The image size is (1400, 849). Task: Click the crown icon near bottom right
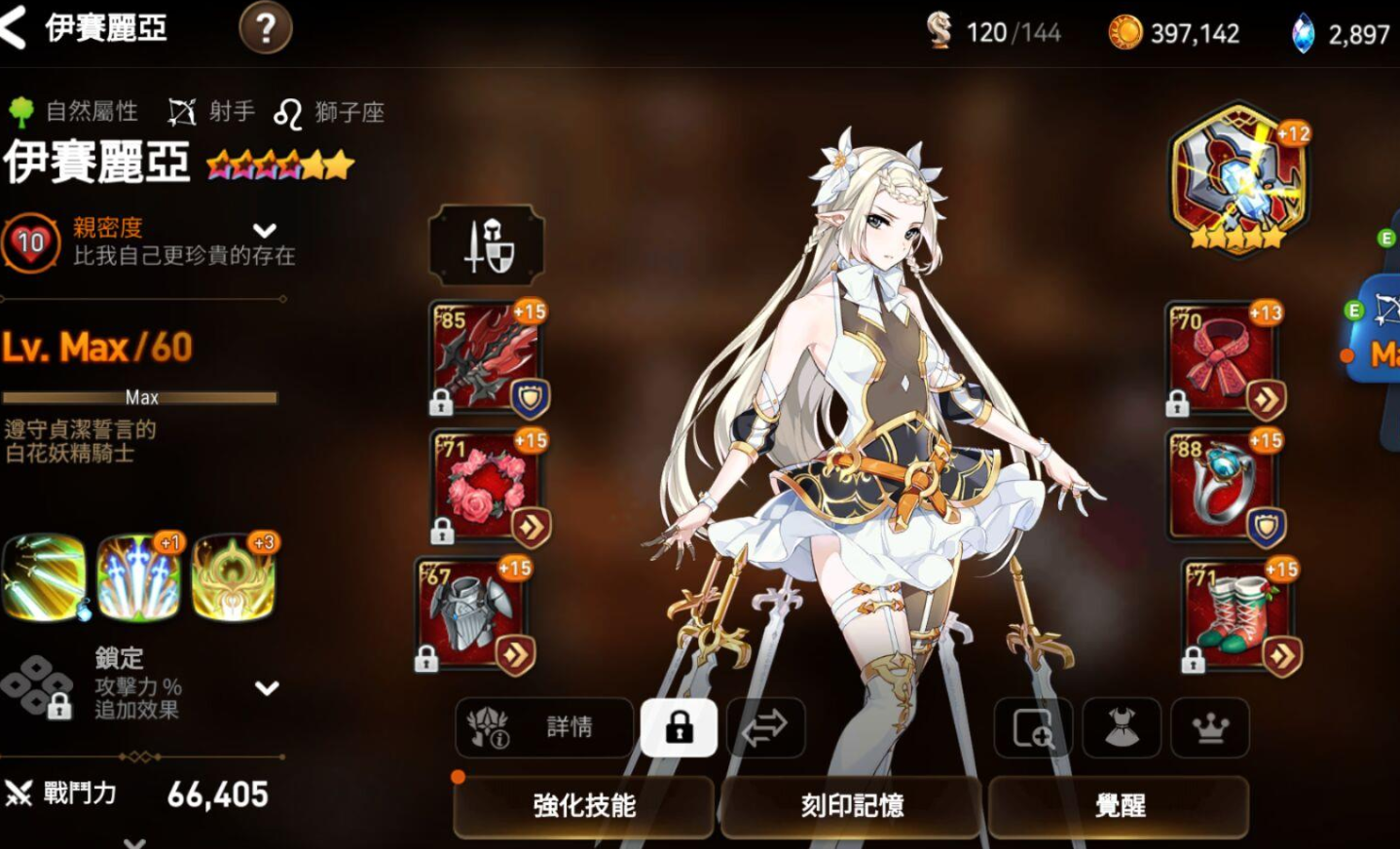click(1210, 728)
